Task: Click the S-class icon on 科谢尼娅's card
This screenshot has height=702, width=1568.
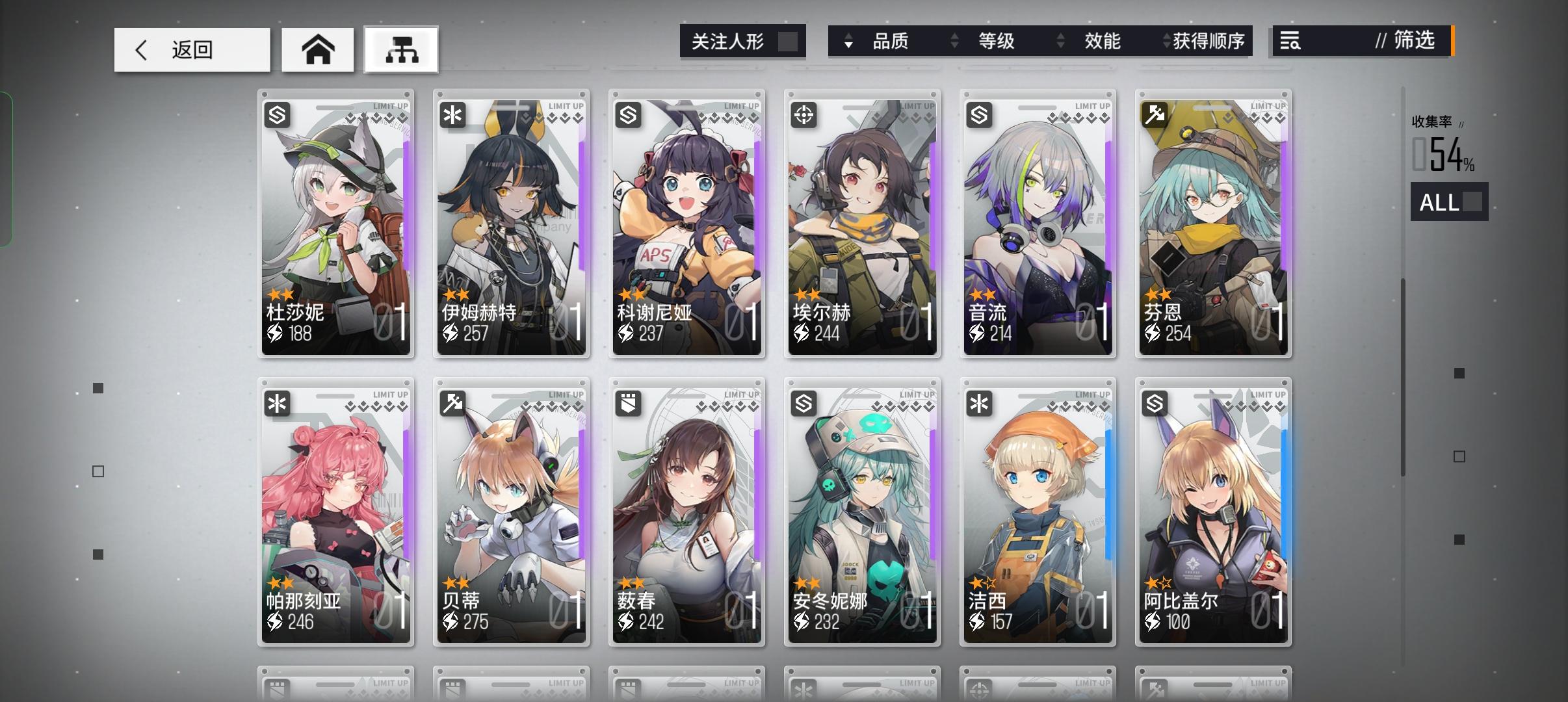Action: point(629,114)
